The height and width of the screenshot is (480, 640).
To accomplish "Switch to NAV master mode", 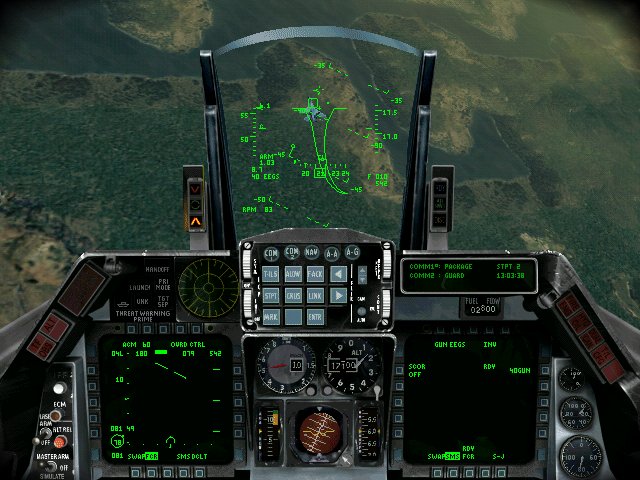I will tap(312, 253).
